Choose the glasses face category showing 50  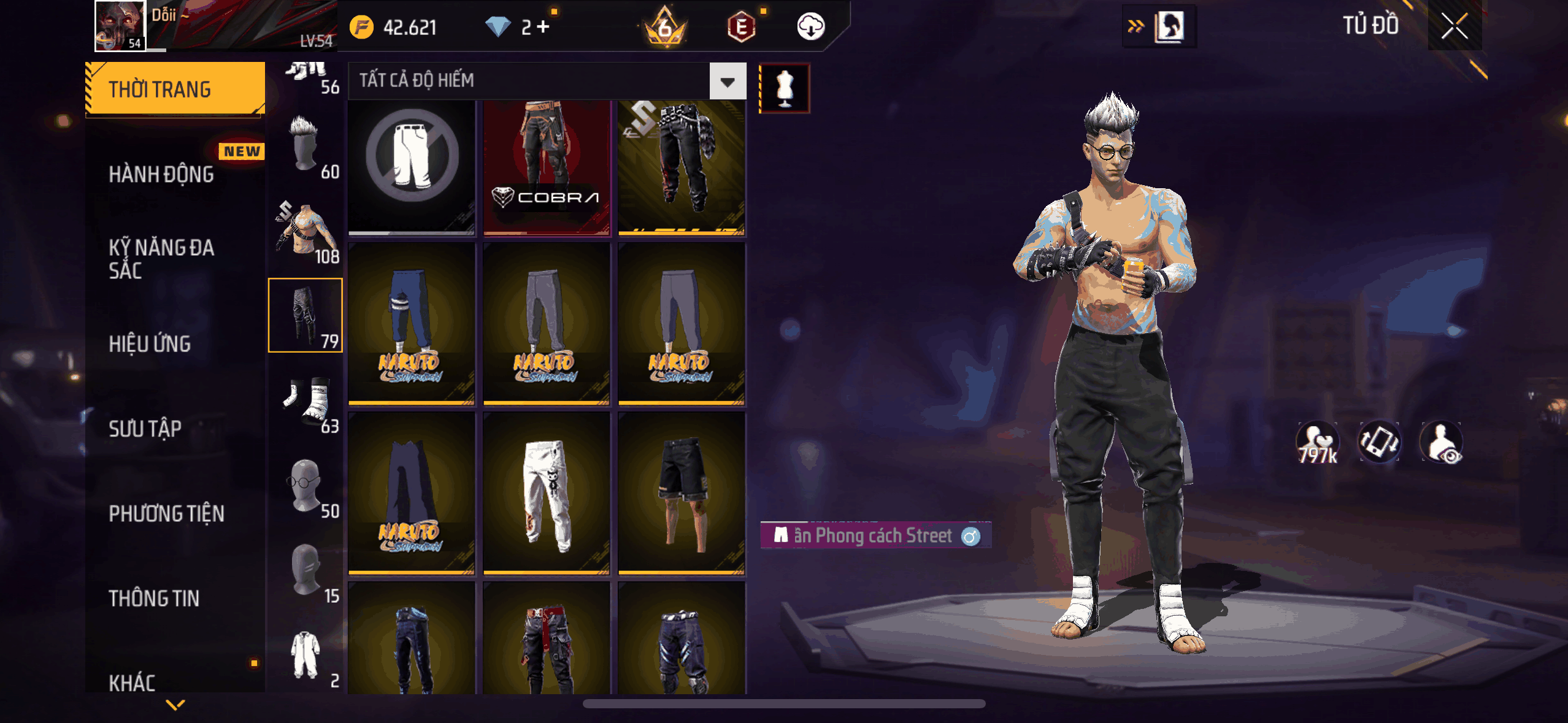point(306,486)
